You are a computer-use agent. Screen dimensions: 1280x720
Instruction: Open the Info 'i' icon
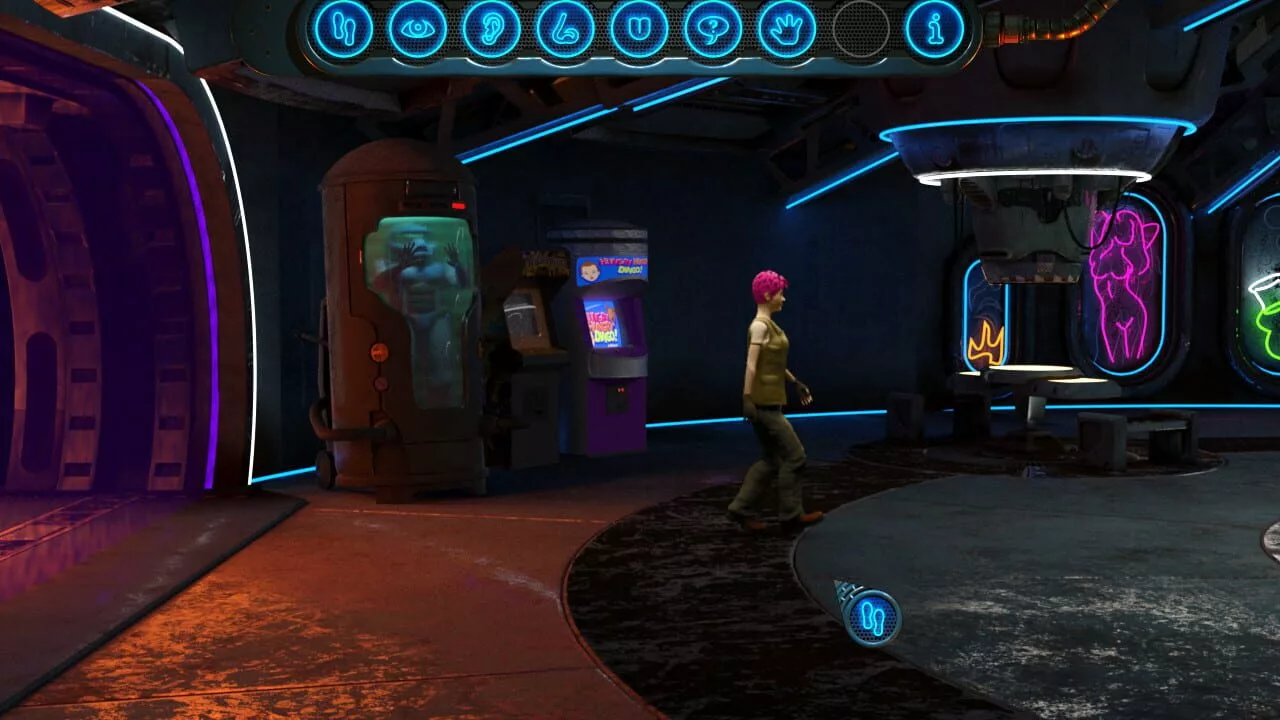(x=934, y=30)
